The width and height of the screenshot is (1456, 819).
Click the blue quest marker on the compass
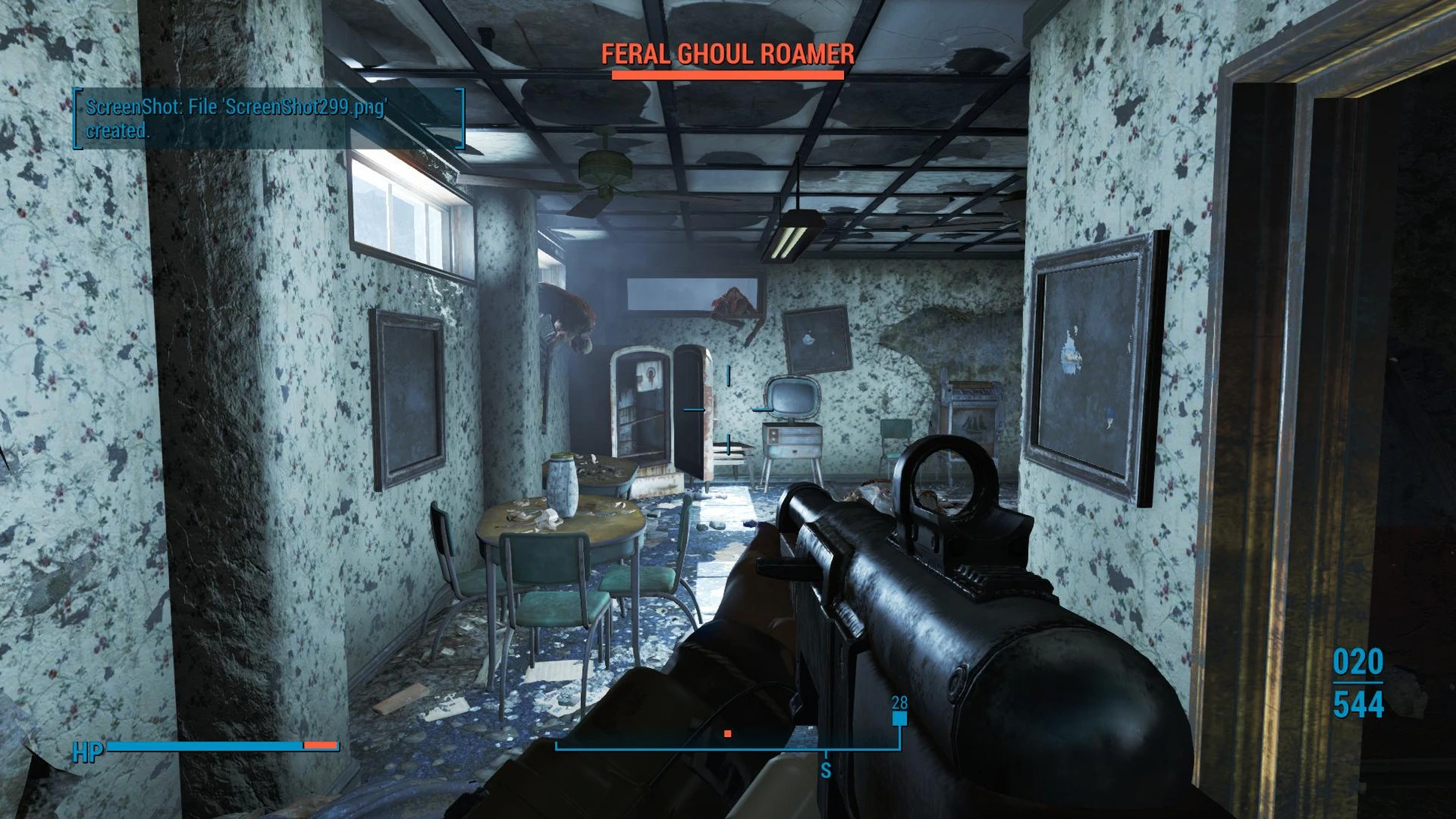click(899, 718)
